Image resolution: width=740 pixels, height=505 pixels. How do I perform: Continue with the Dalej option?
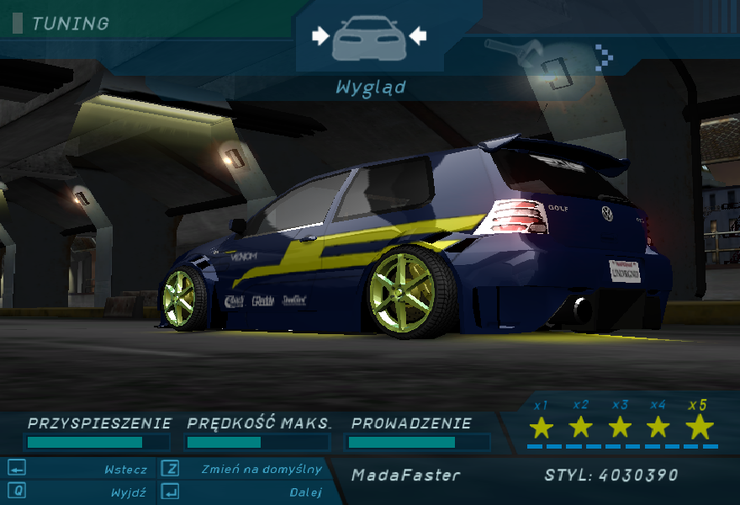pos(305,492)
